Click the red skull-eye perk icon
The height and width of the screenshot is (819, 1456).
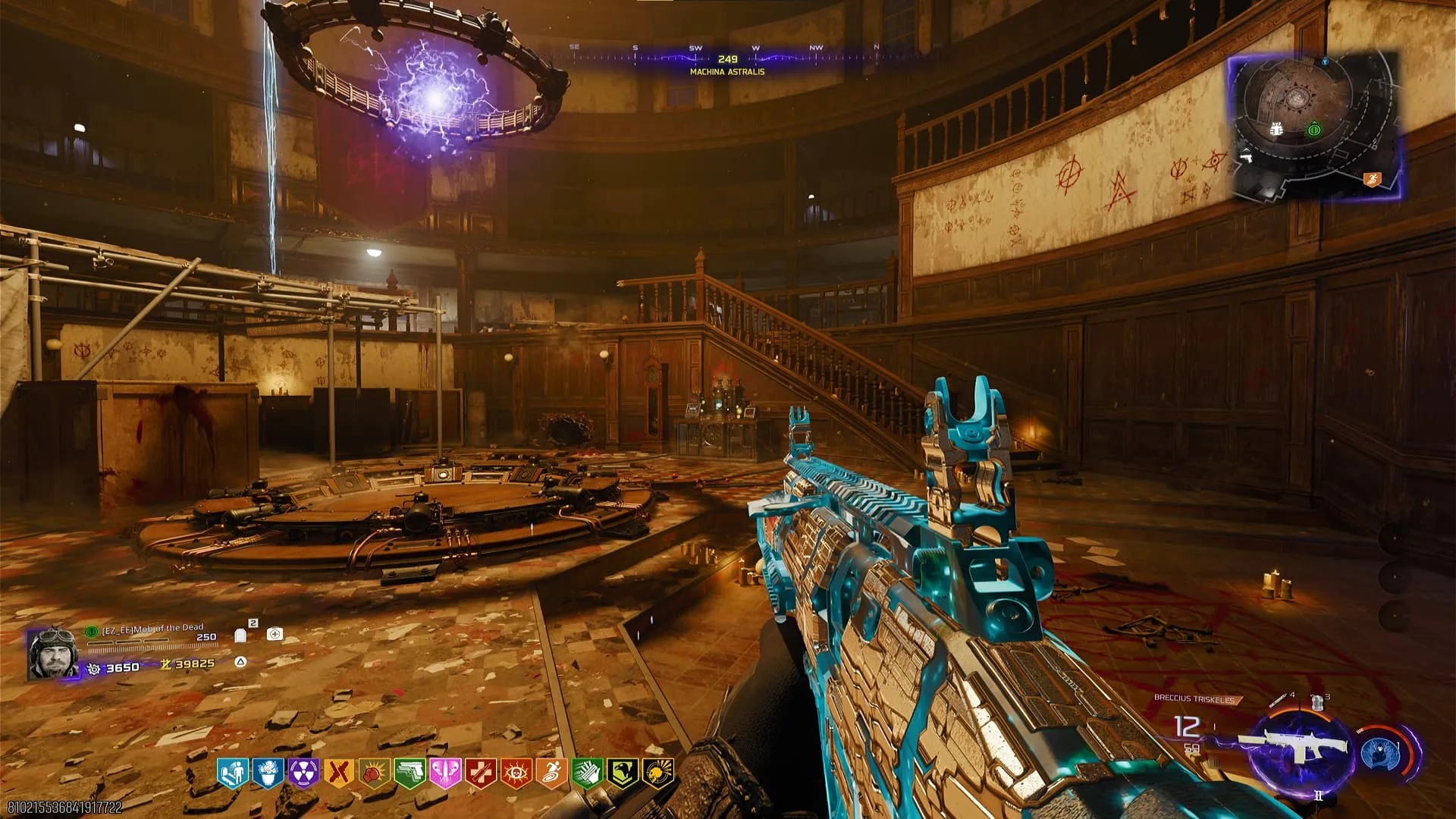[x=516, y=773]
